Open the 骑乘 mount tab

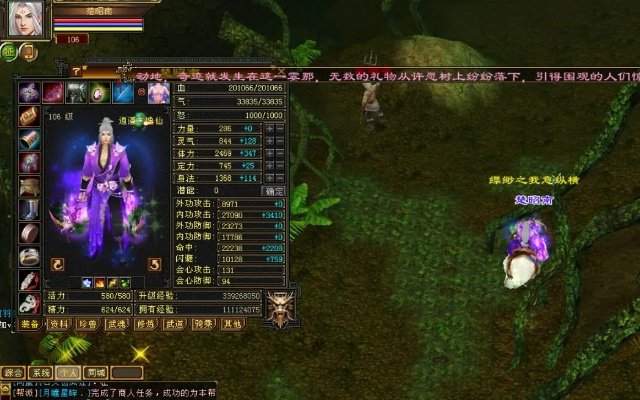click(204, 324)
